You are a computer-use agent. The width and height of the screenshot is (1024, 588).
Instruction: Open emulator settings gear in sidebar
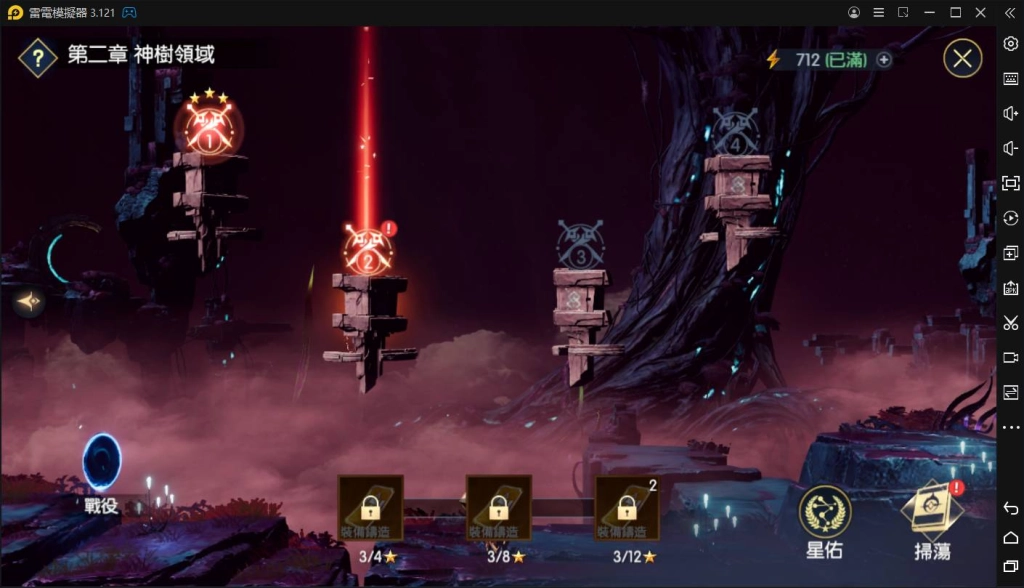pos(1010,43)
